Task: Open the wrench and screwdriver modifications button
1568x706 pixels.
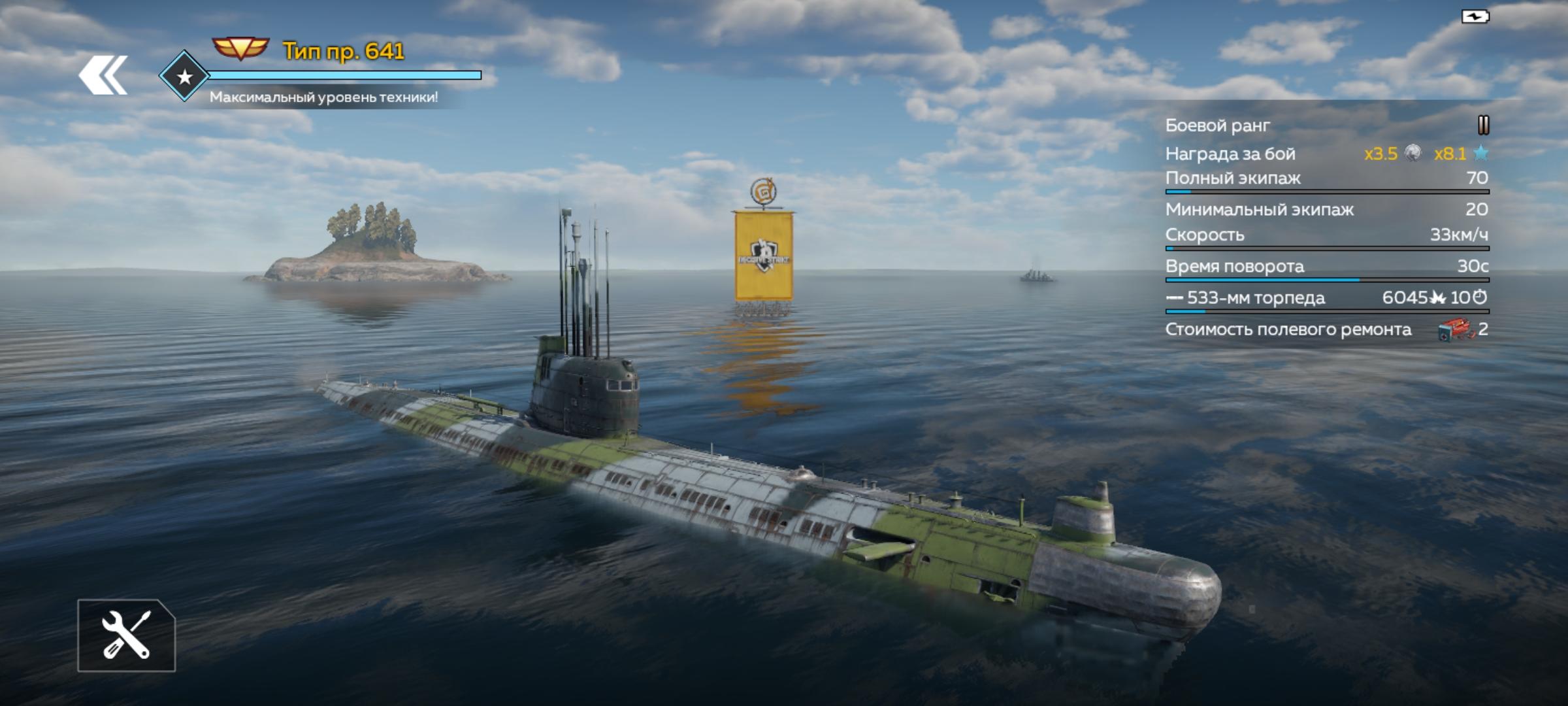Action: point(126,635)
